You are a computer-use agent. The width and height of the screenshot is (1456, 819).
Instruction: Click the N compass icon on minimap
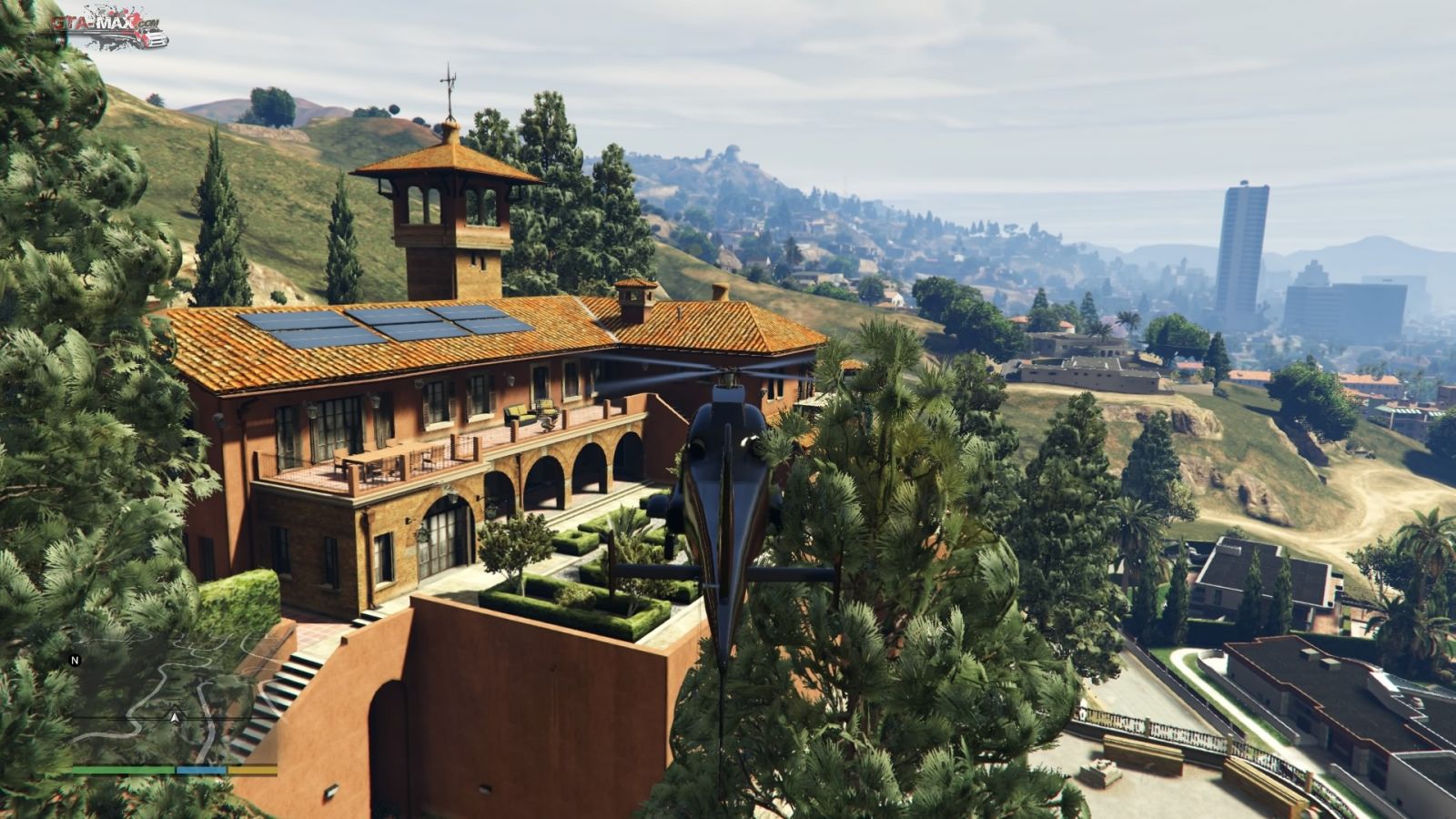[x=75, y=660]
